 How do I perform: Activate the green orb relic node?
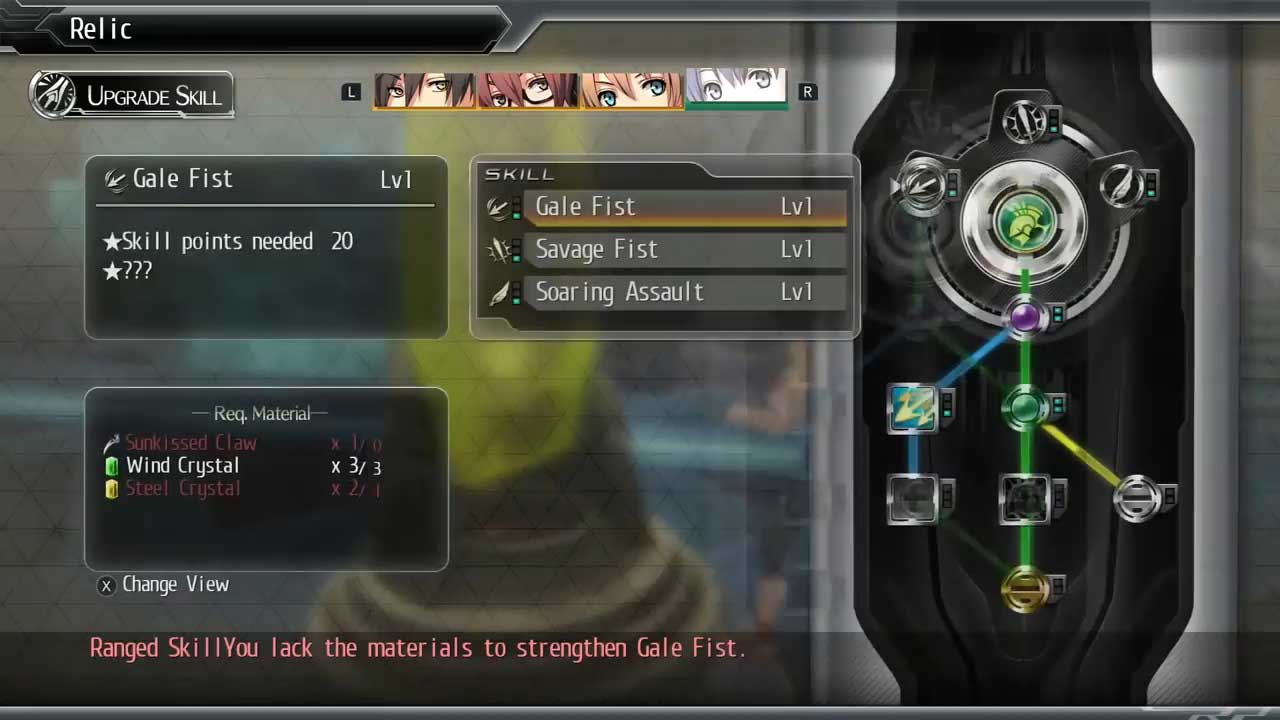click(x=1025, y=407)
